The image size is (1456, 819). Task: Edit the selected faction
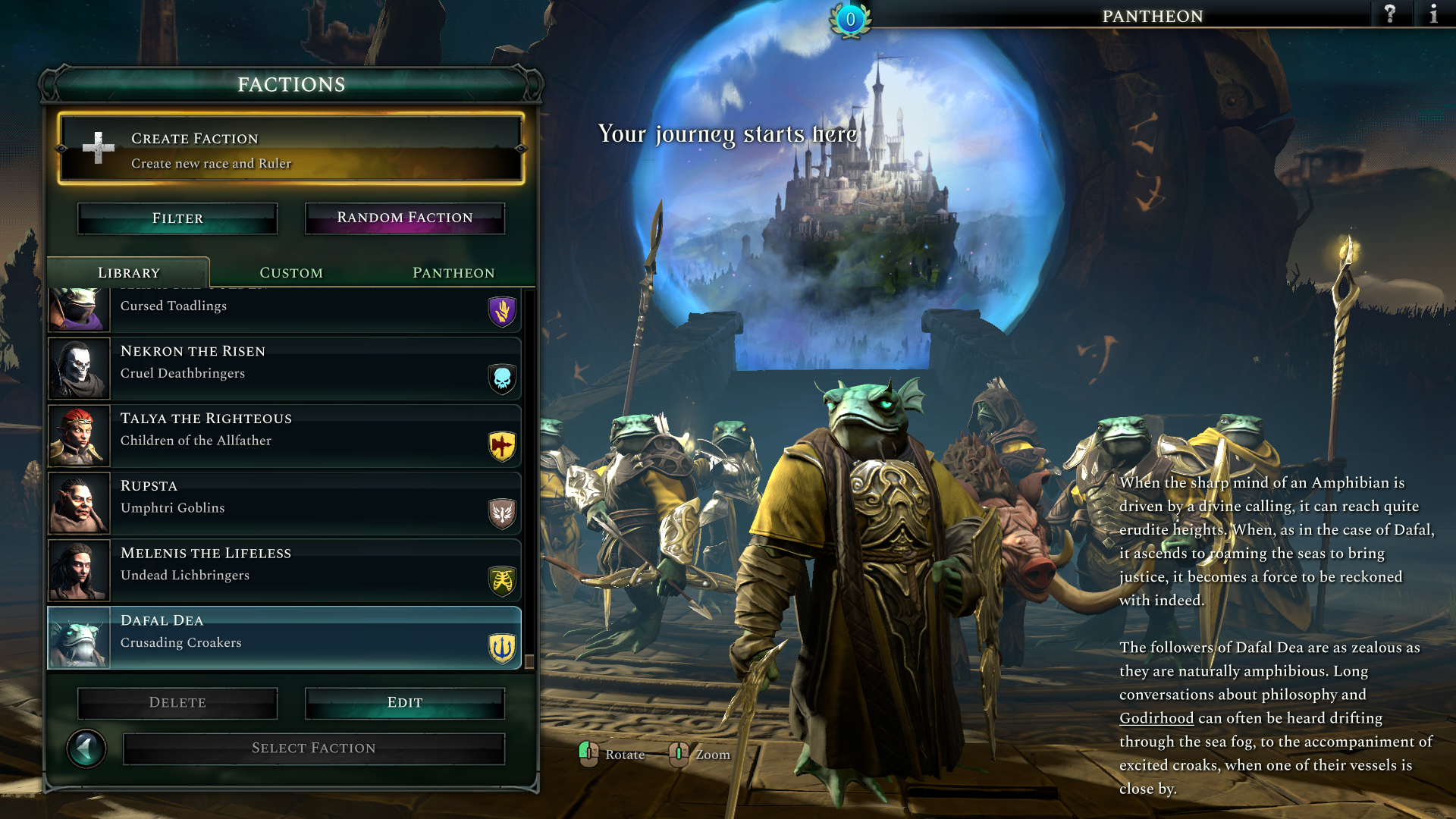[405, 703]
